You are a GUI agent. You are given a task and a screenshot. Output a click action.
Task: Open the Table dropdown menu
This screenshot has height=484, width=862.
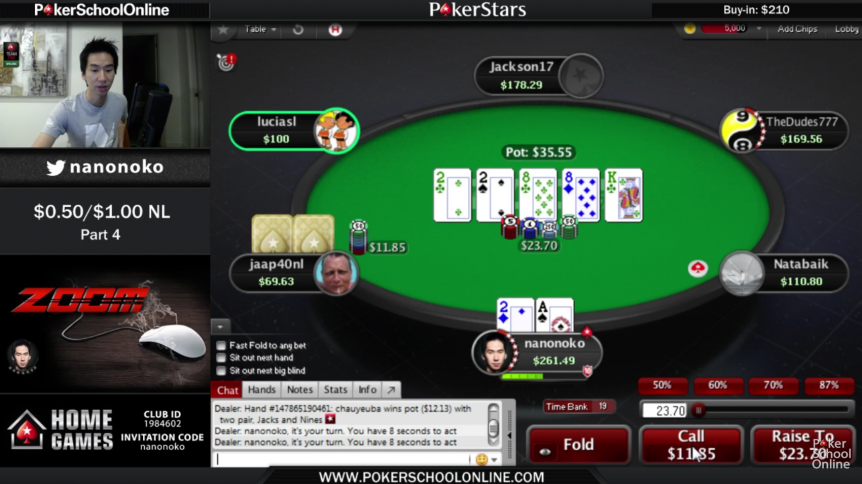[x=260, y=29]
